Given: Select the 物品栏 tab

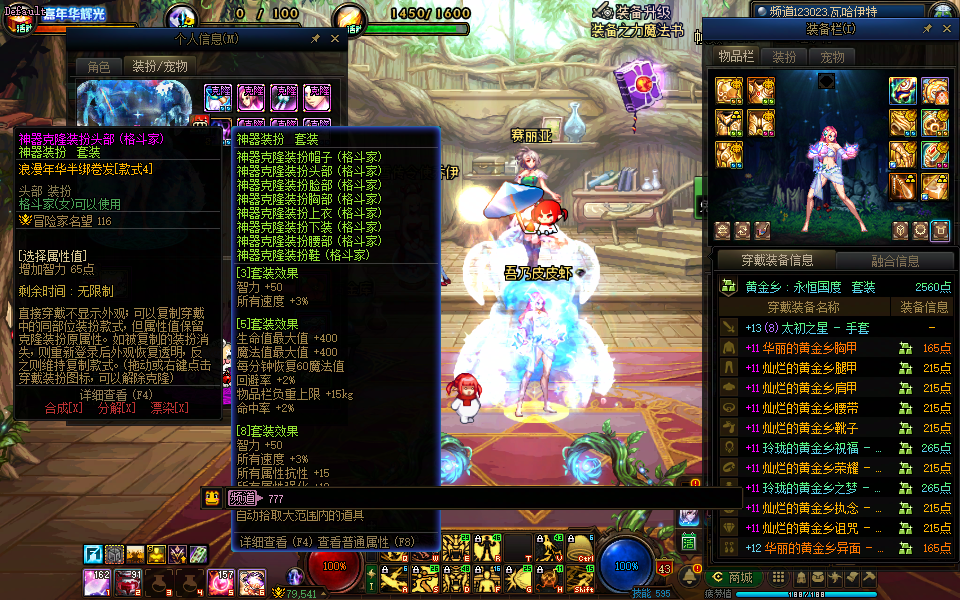Looking at the screenshot, I should point(736,58).
